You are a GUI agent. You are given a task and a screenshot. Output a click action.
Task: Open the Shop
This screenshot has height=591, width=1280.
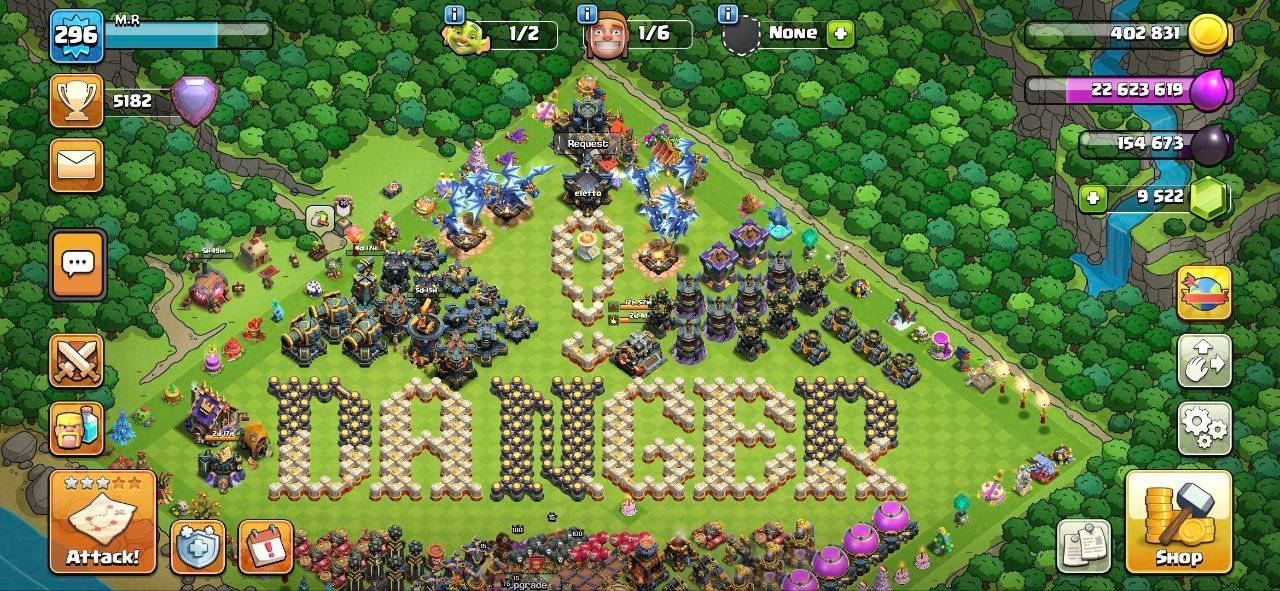(x=1178, y=522)
